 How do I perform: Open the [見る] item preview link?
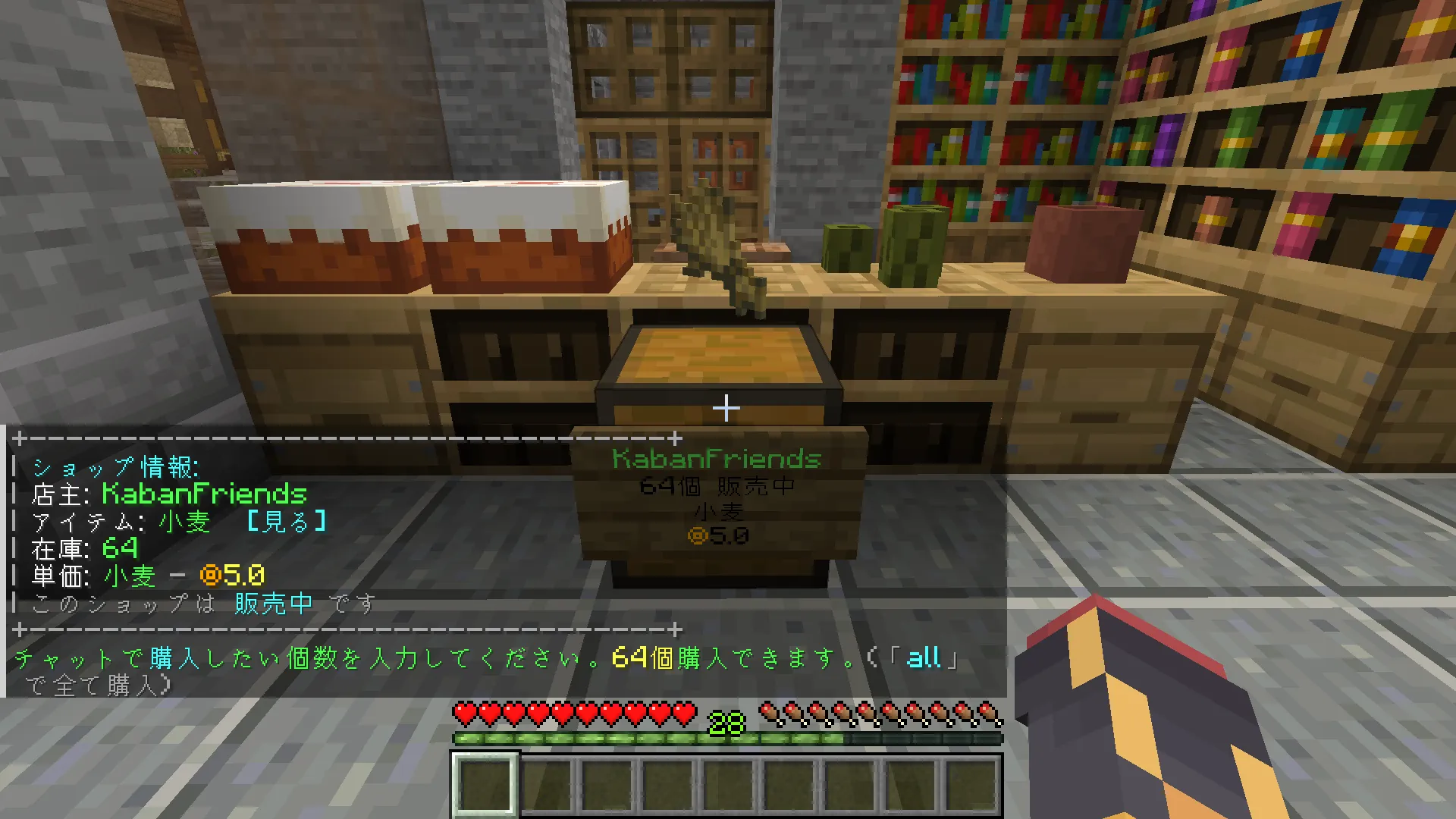(x=287, y=522)
